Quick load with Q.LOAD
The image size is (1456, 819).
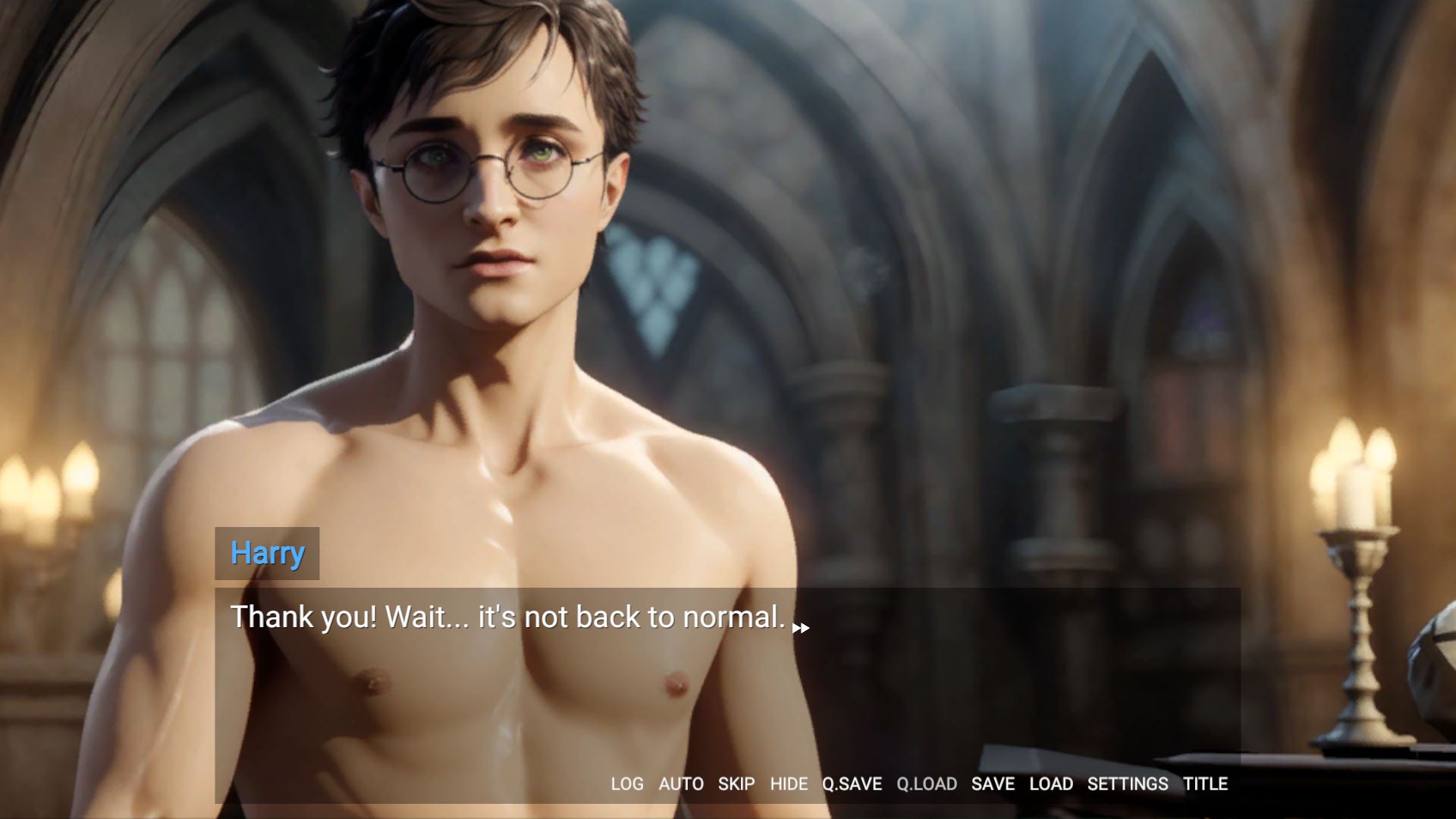pyautogui.click(x=926, y=783)
